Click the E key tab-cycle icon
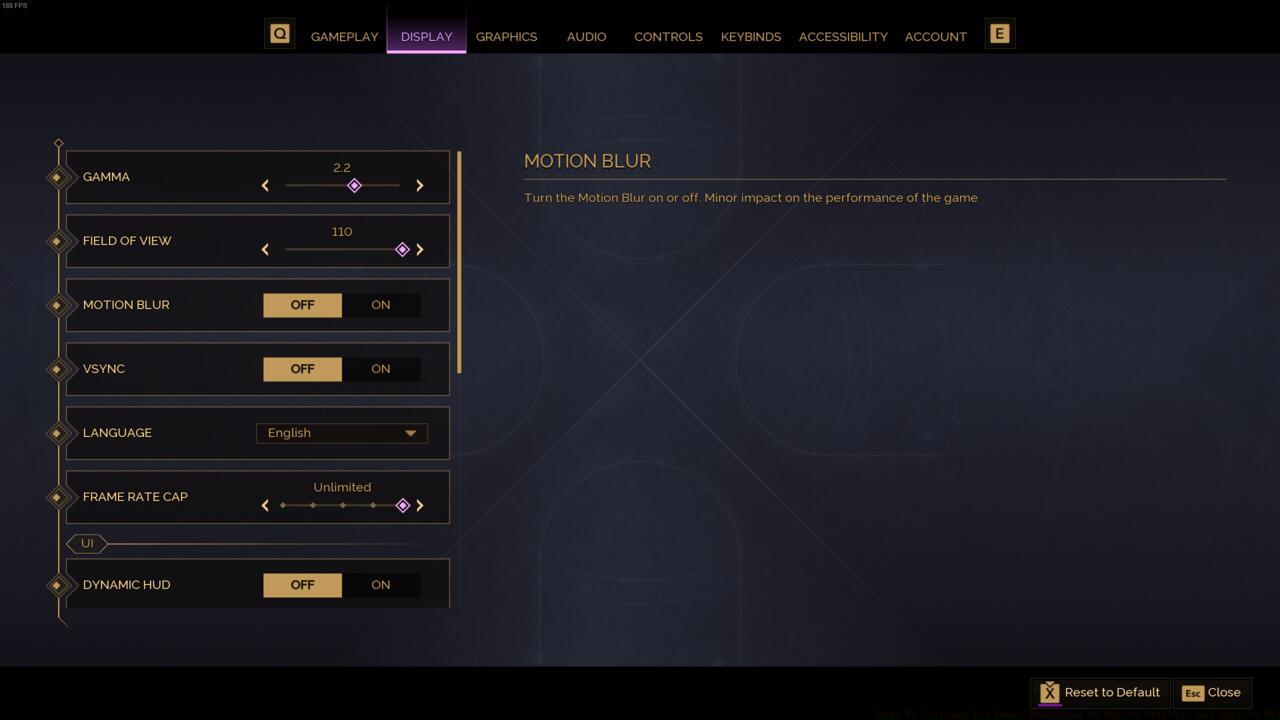The image size is (1280, 720). click(x=999, y=33)
